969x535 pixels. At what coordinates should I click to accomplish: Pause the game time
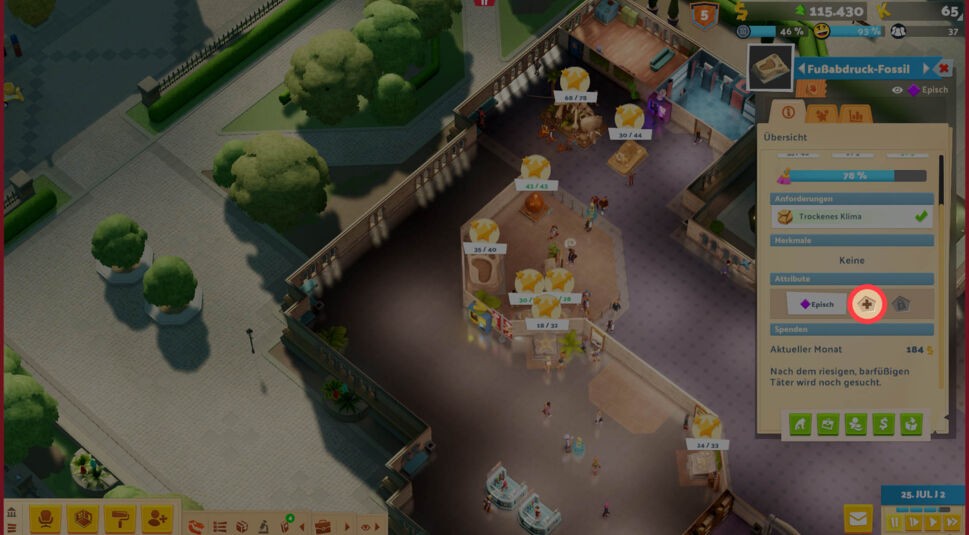(895, 522)
